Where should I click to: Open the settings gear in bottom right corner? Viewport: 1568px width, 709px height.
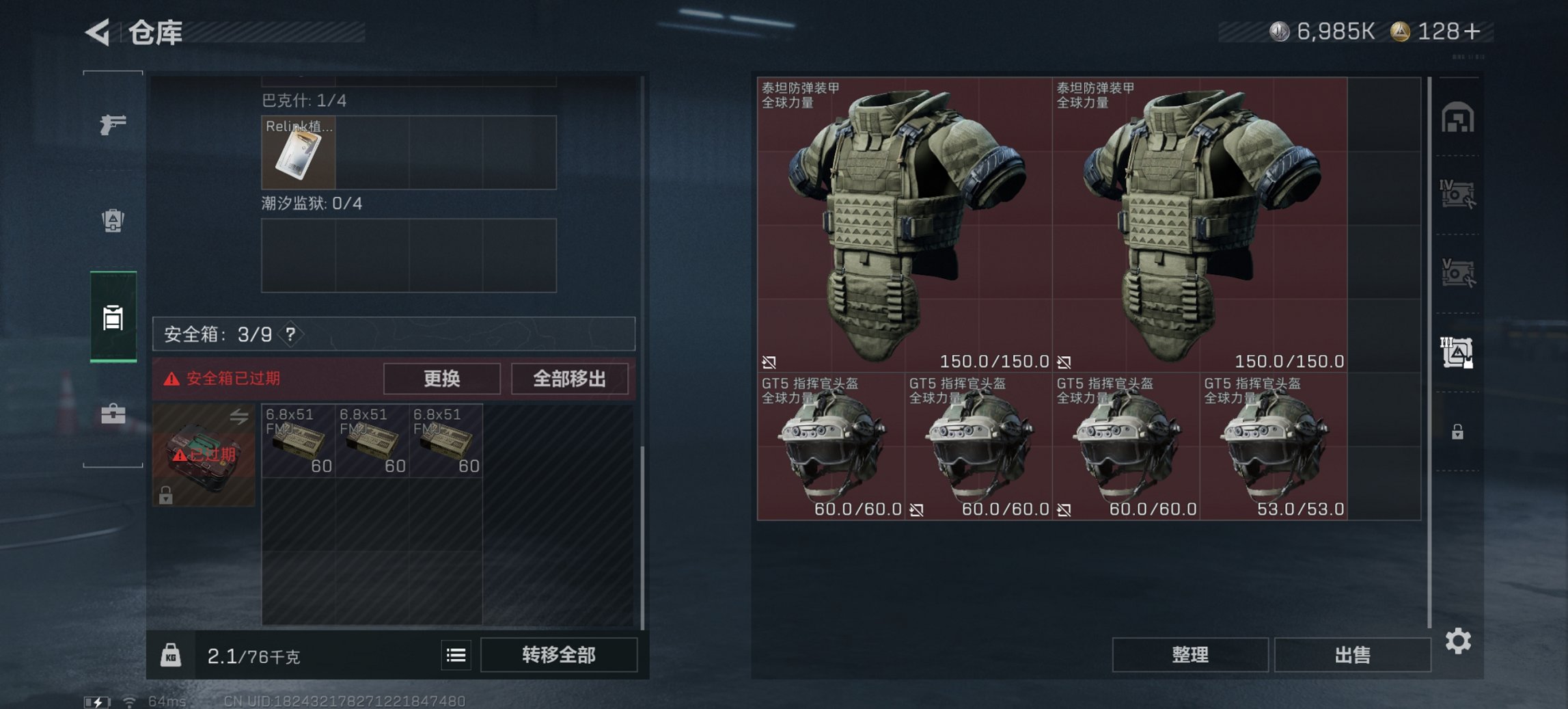point(1459,641)
